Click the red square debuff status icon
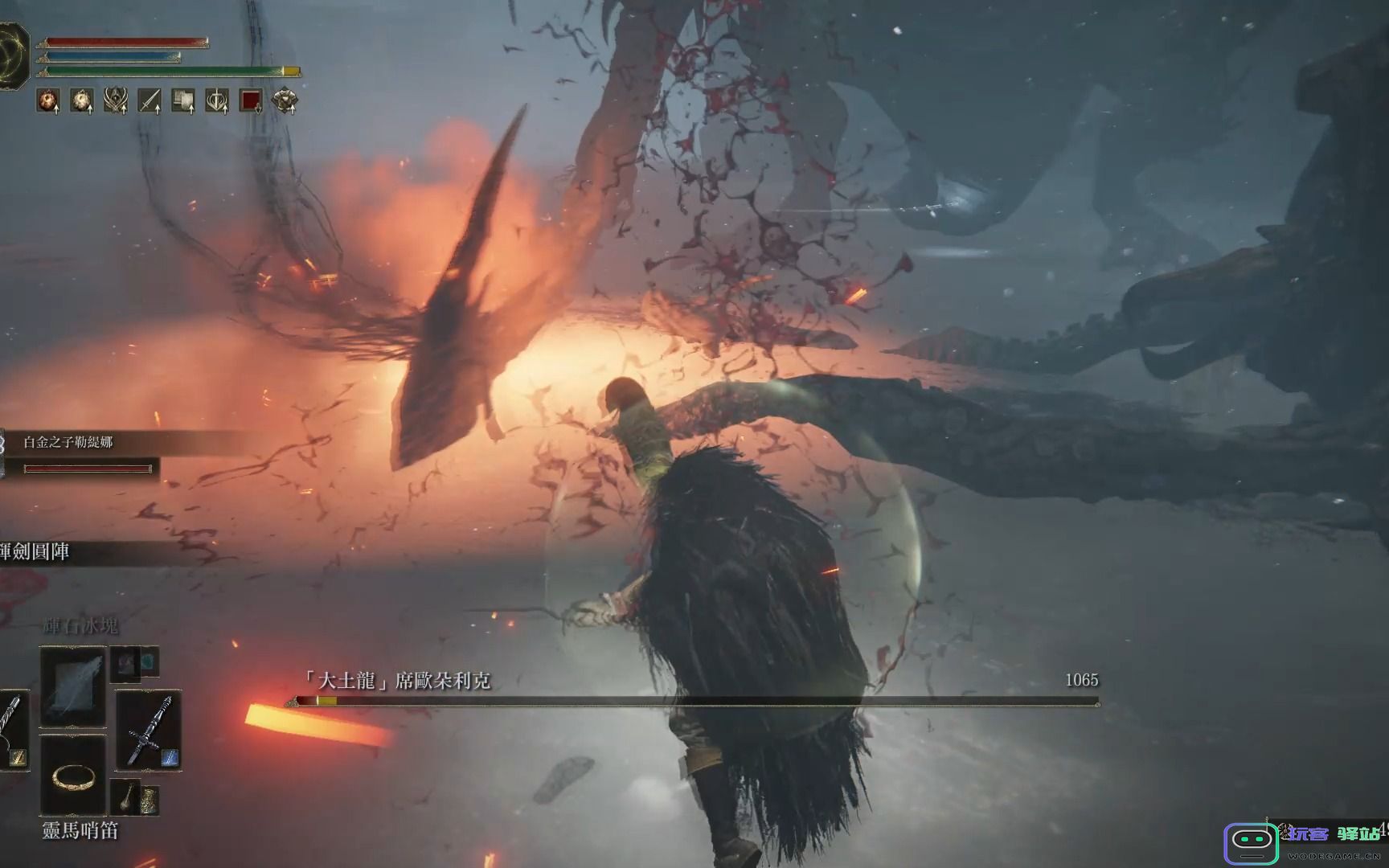This screenshot has width=1389, height=868. (251, 100)
